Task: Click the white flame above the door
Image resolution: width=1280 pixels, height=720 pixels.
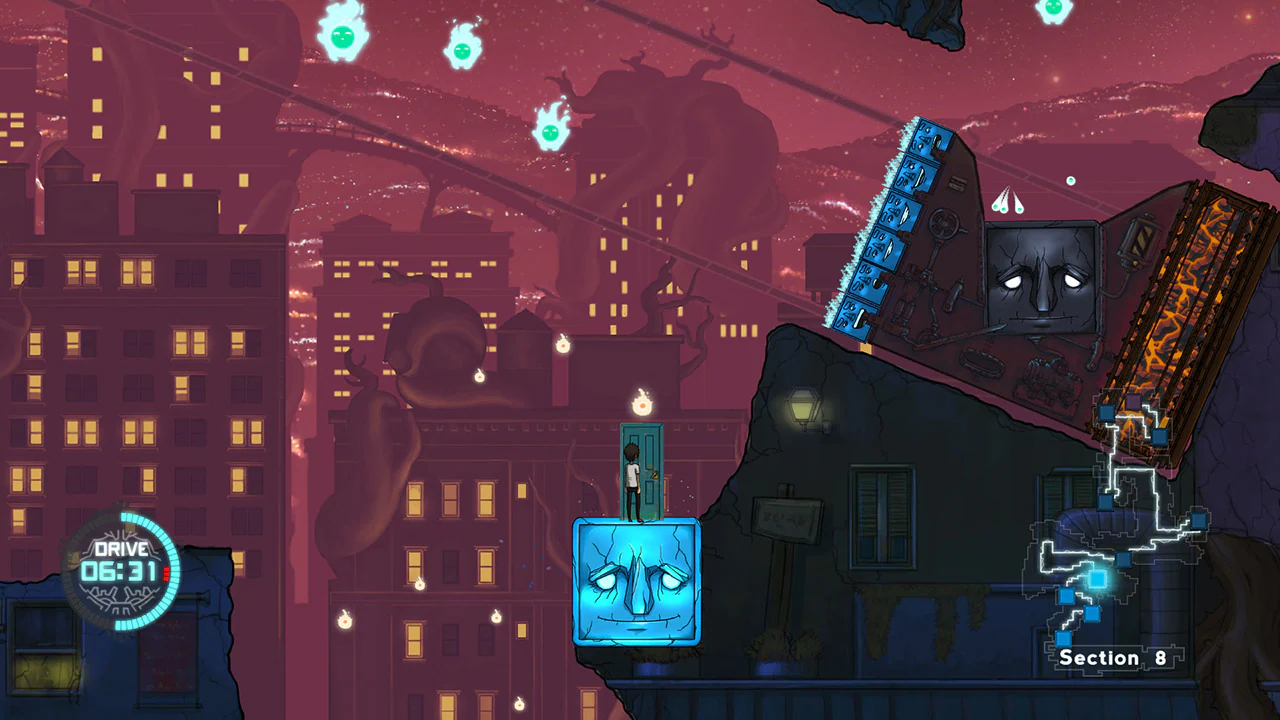Action: [640, 404]
